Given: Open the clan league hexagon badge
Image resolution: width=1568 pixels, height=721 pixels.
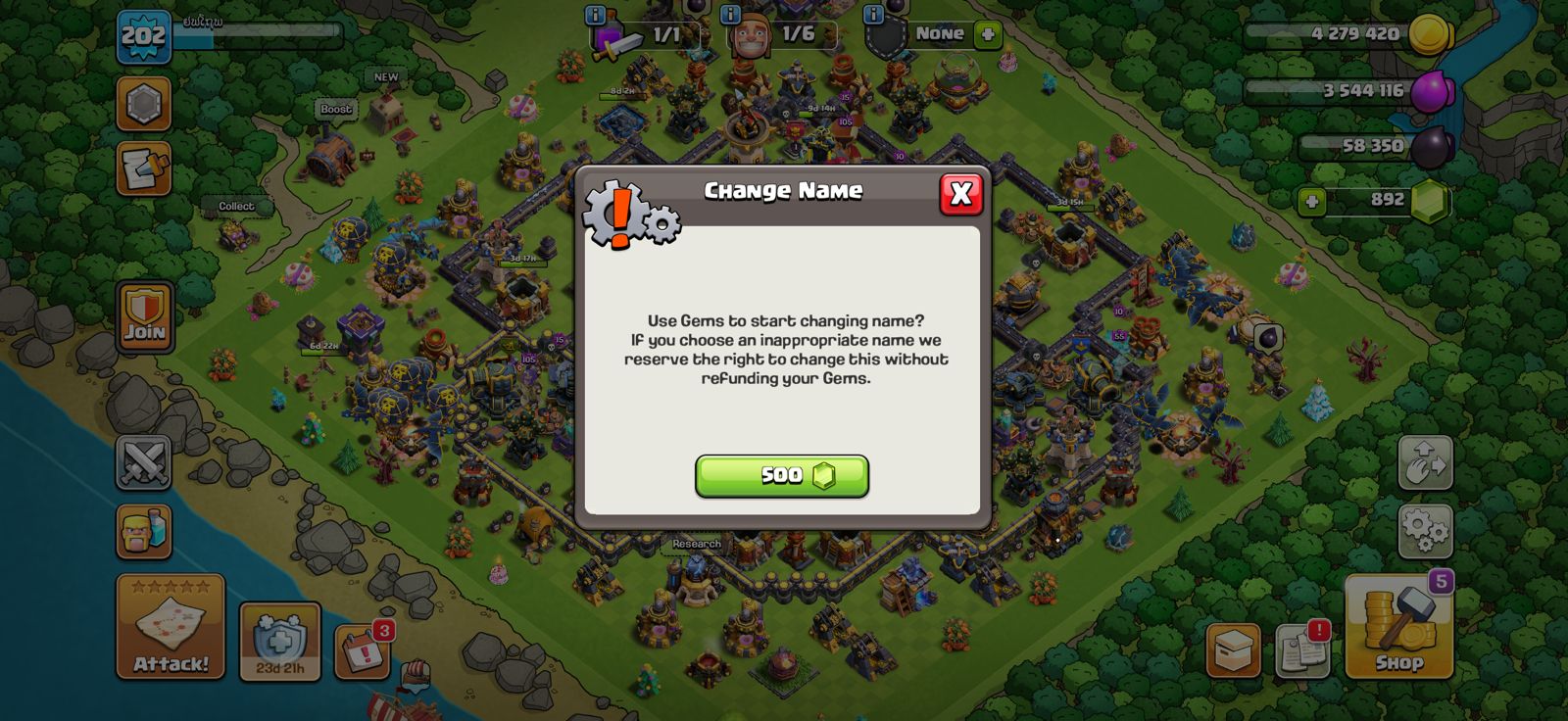Looking at the screenshot, I should click(x=143, y=105).
